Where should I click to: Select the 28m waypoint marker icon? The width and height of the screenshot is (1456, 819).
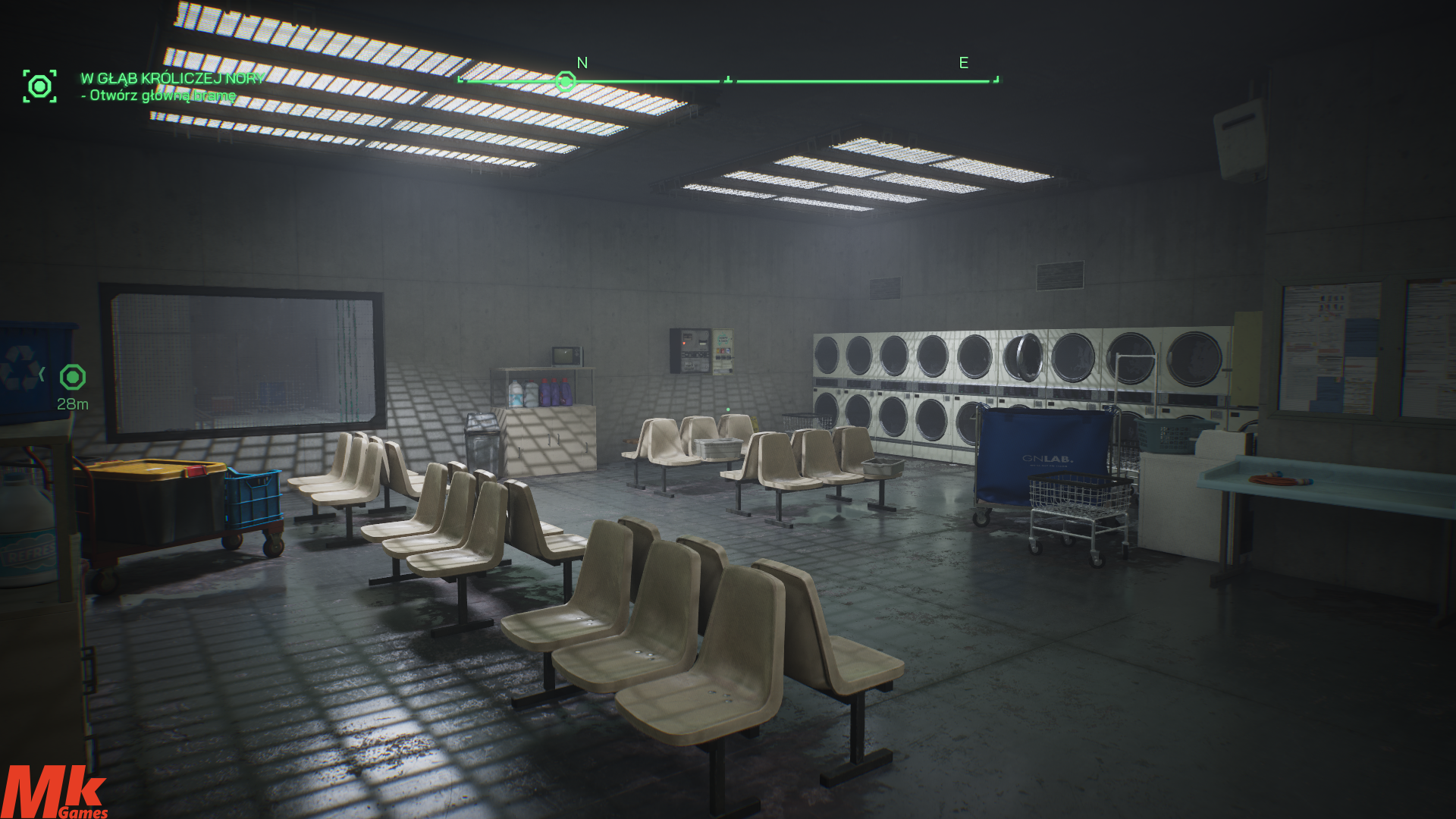(x=73, y=377)
